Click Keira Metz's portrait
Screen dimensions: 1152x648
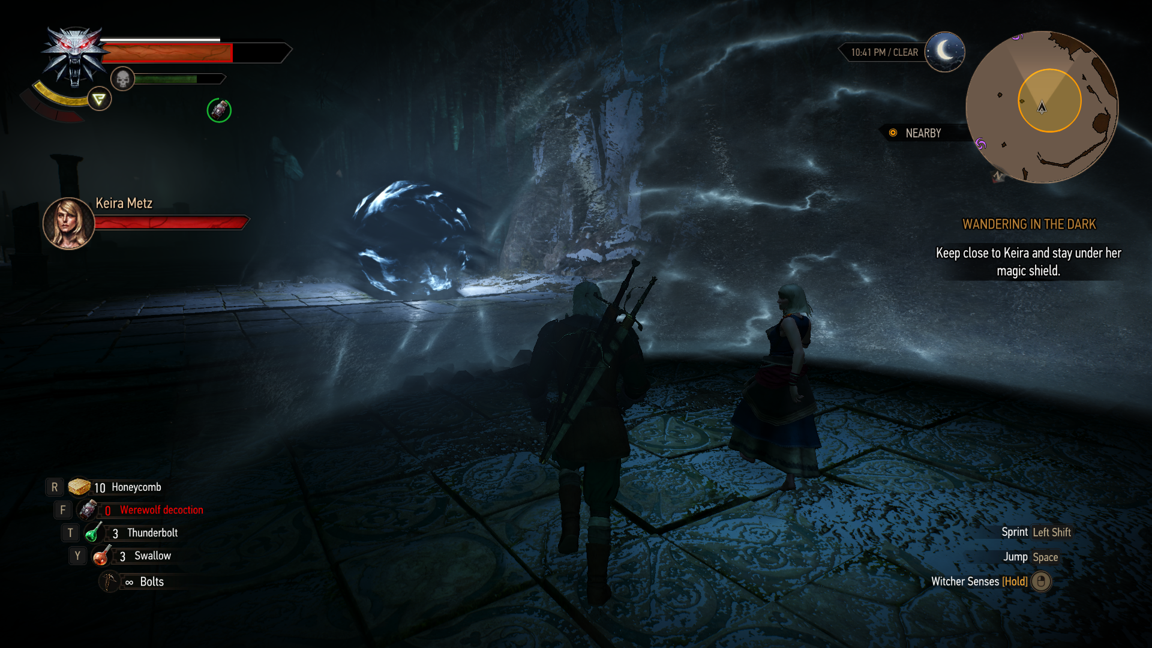pyautogui.click(x=68, y=222)
